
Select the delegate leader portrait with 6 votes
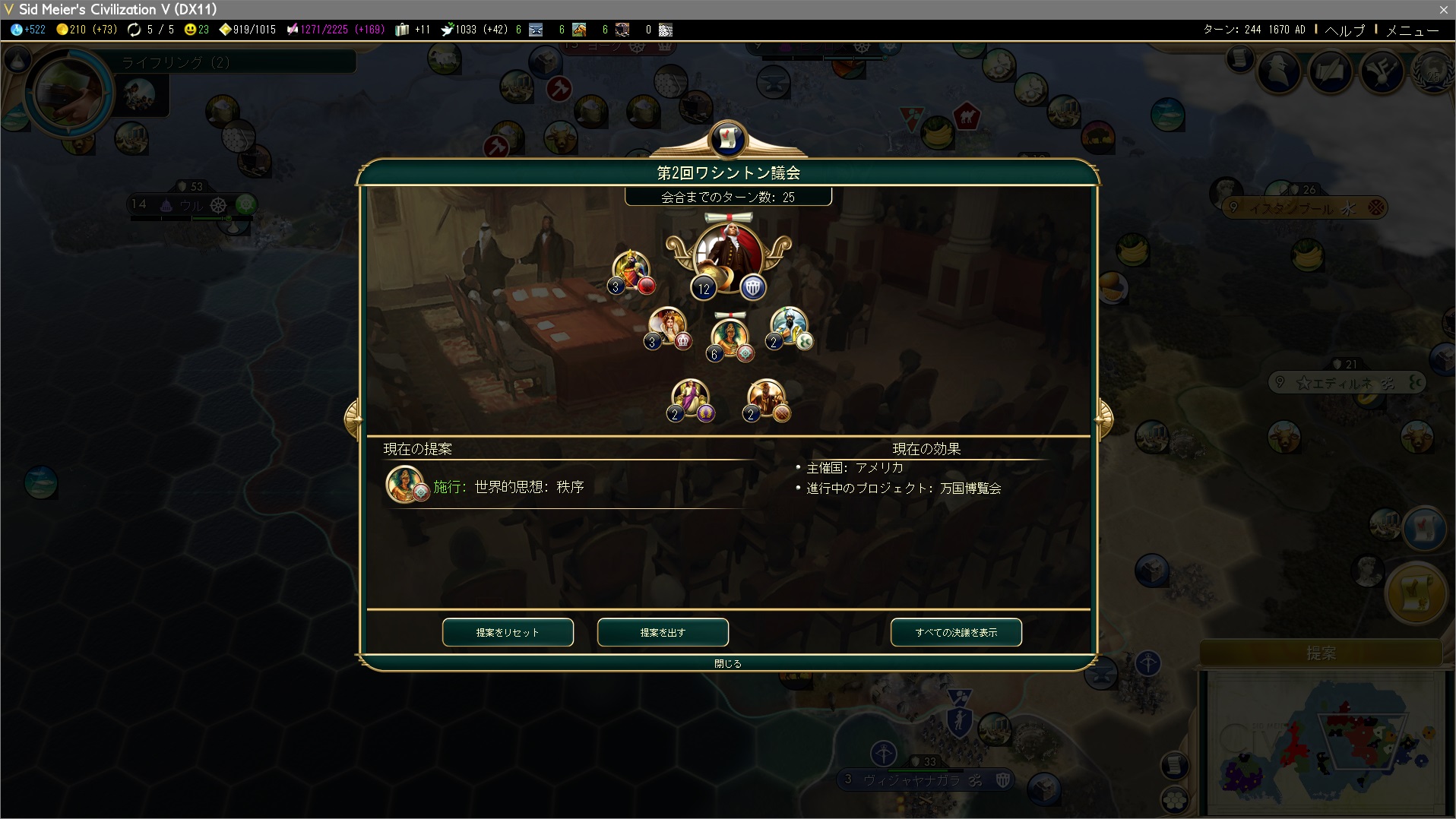(729, 337)
